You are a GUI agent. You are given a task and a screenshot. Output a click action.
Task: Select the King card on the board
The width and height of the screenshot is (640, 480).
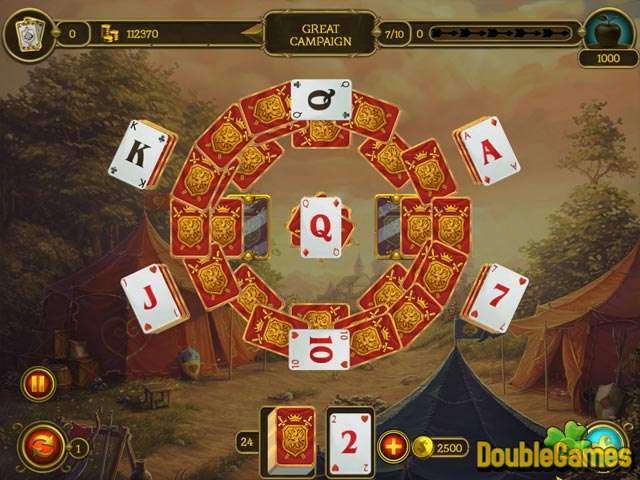pyautogui.click(x=143, y=156)
